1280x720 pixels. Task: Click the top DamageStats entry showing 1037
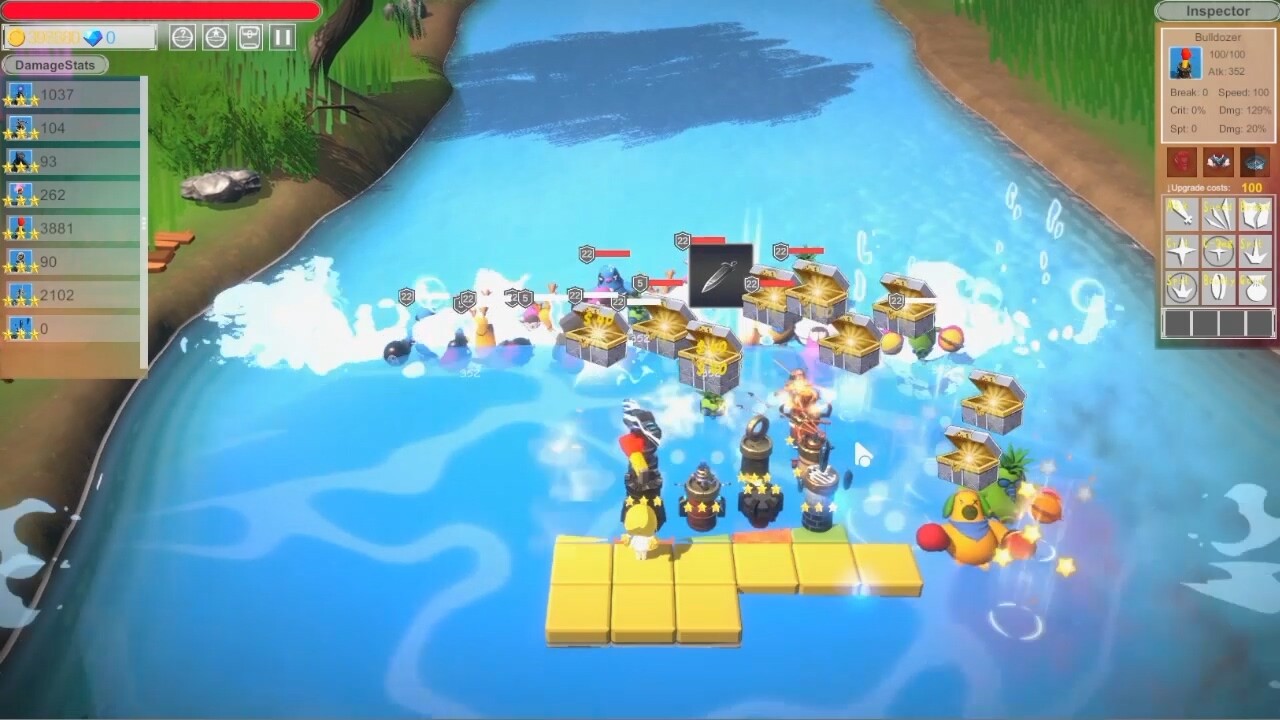point(60,94)
